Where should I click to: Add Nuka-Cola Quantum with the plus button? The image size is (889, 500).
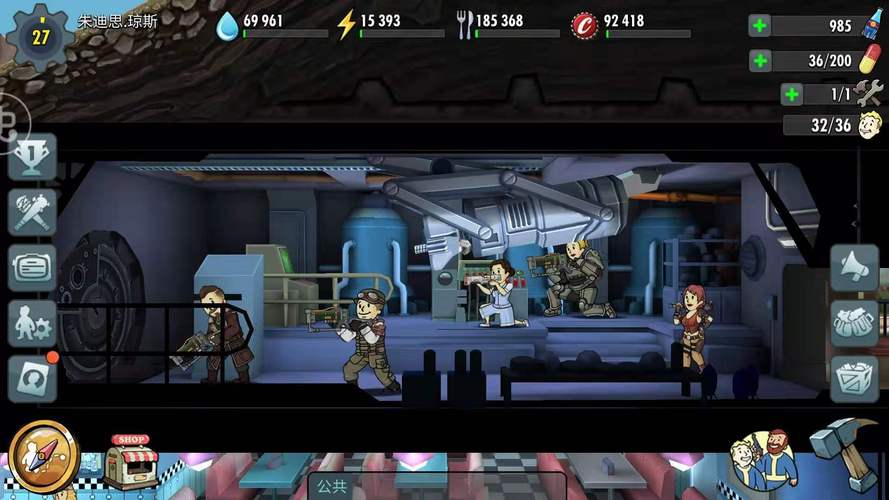pos(760,25)
